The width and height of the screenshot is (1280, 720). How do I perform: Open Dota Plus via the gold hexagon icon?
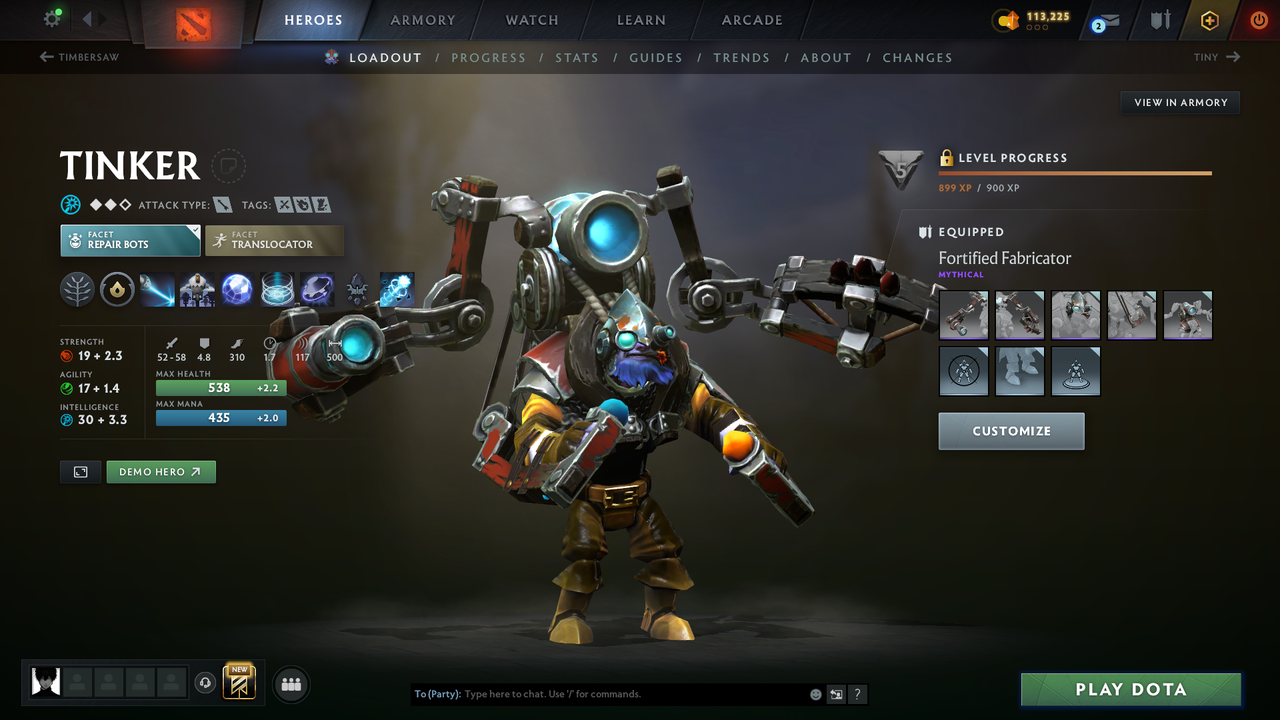click(x=1209, y=19)
